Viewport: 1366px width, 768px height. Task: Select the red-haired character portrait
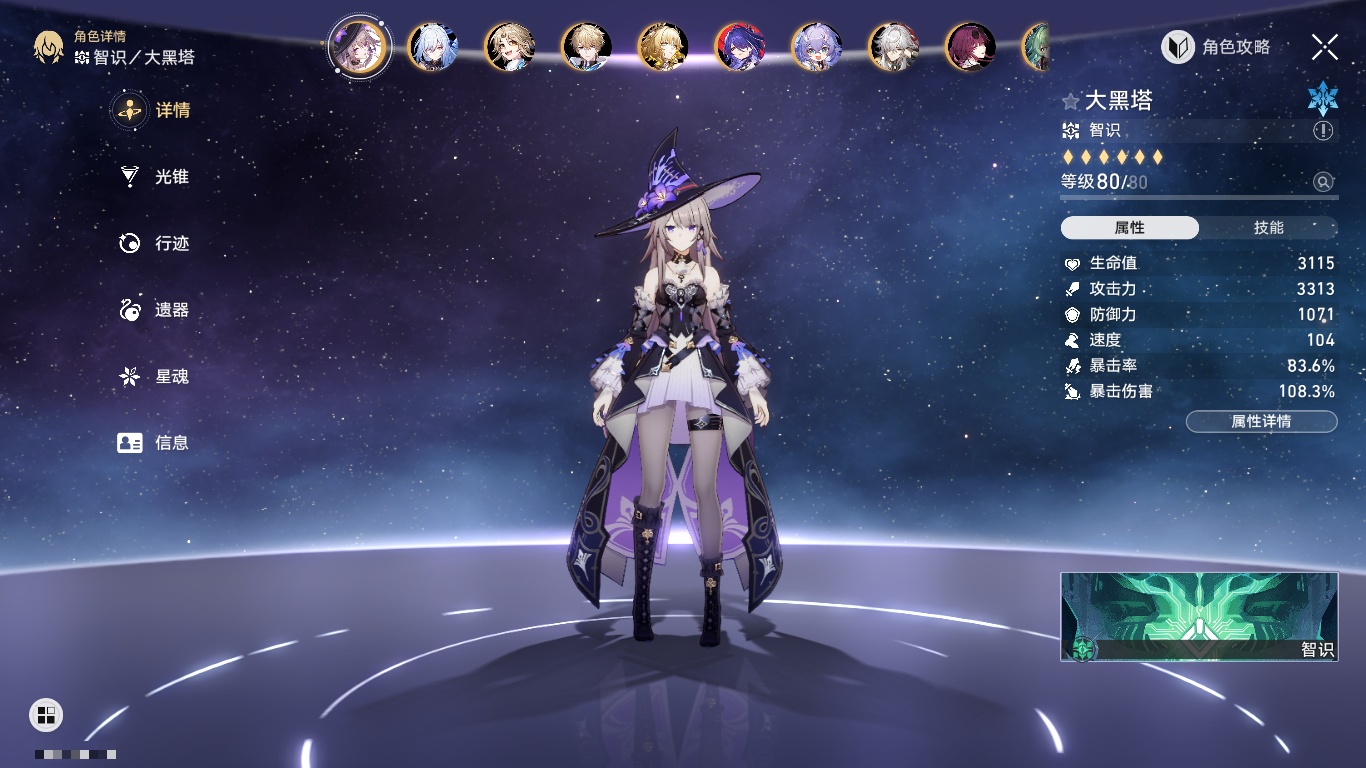[970, 47]
